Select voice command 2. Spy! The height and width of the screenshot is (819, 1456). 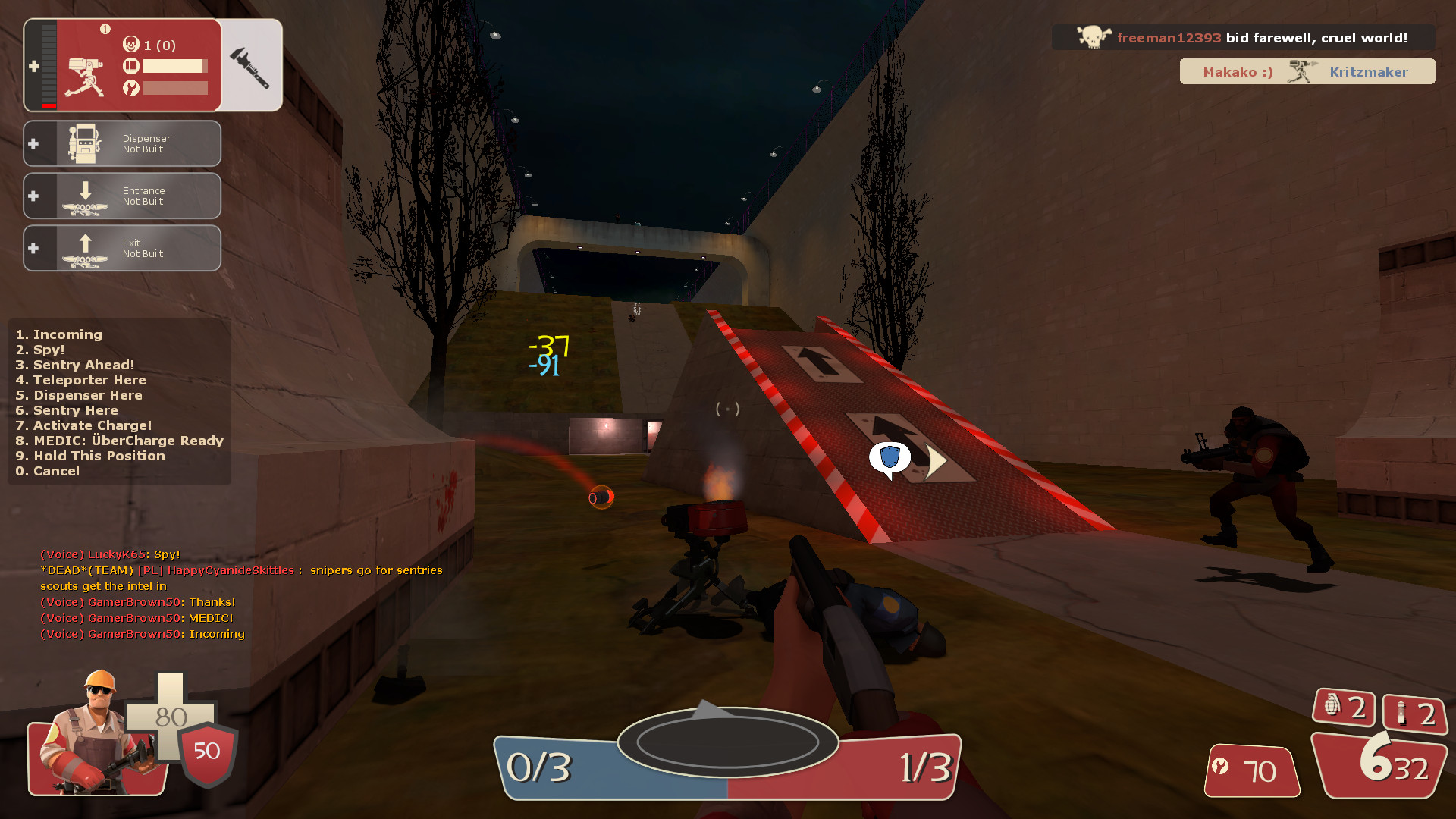click(x=40, y=350)
